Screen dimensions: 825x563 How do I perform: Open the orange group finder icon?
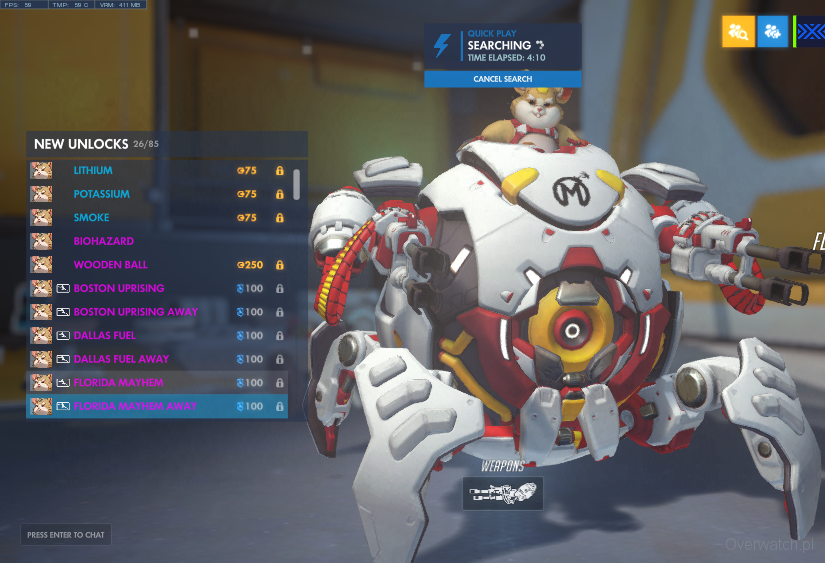[x=738, y=31]
